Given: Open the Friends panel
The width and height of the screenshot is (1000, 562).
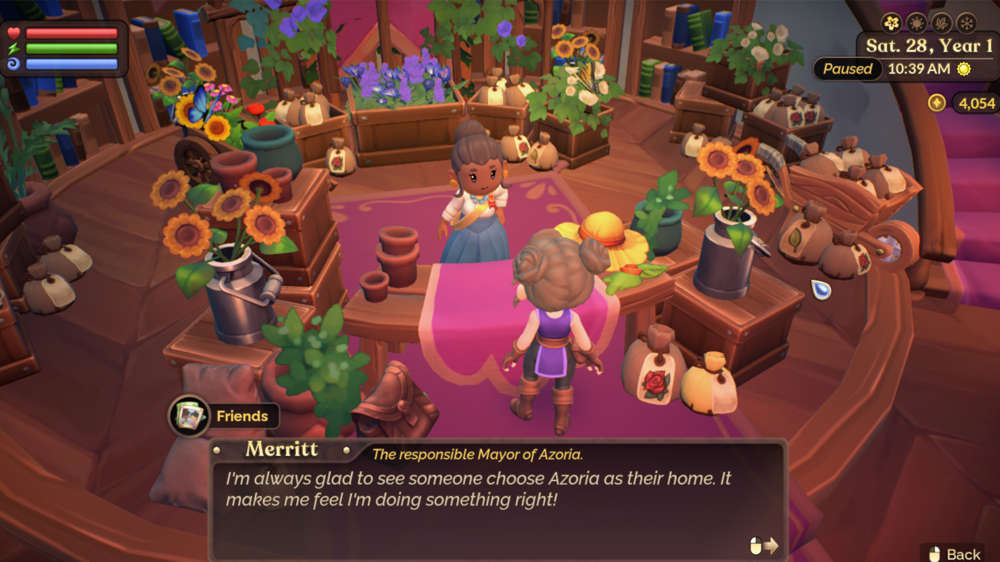Looking at the screenshot, I should pyautogui.click(x=223, y=415).
